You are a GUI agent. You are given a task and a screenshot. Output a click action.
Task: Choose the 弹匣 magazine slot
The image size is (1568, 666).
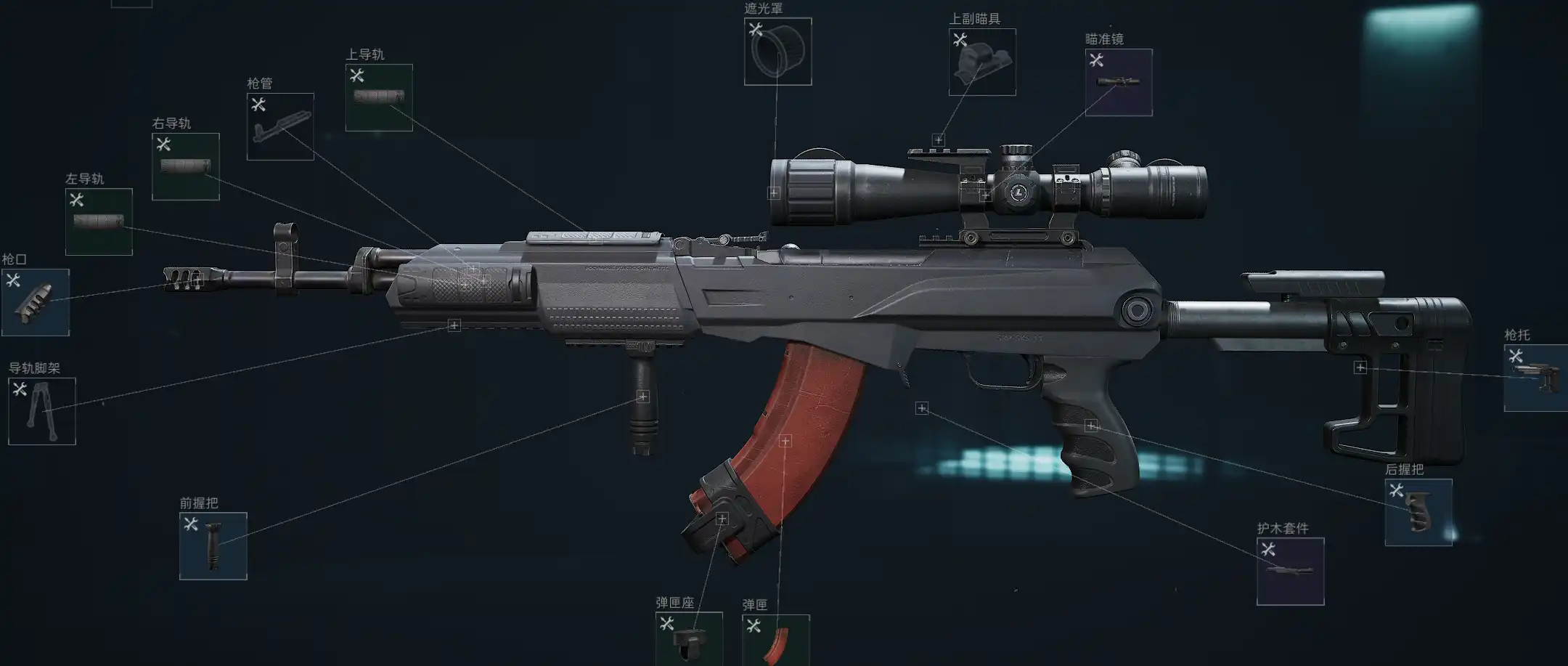pyautogui.click(x=775, y=640)
